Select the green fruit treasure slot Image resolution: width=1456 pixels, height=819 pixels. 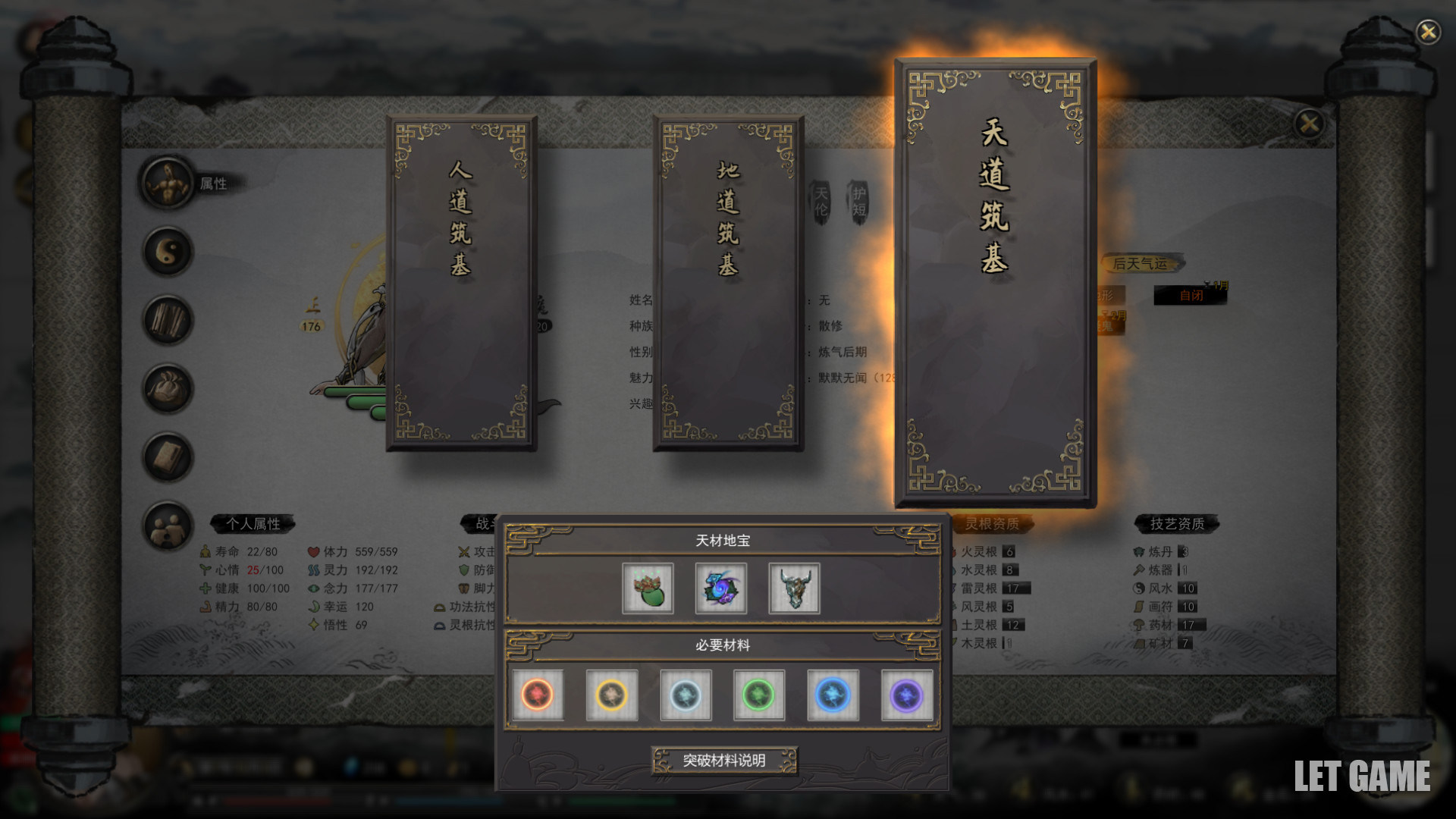coord(648,588)
